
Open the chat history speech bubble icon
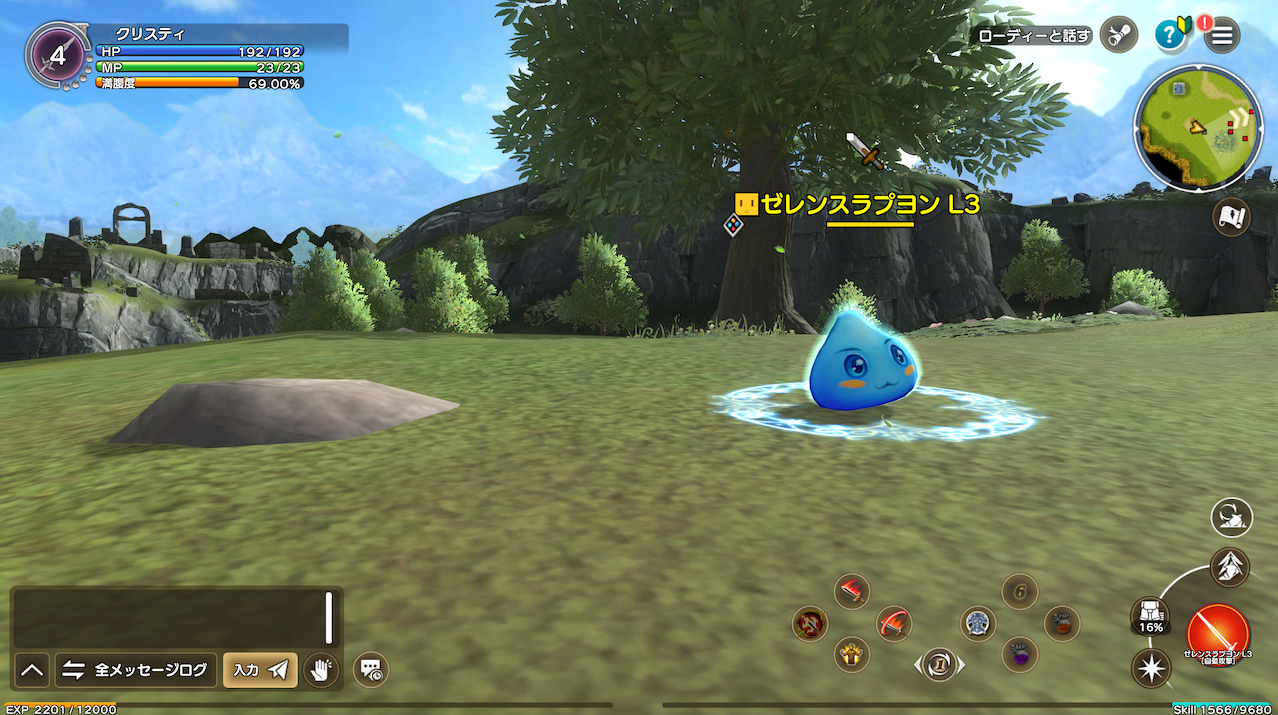pyautogui.click(x=370, y=669)
